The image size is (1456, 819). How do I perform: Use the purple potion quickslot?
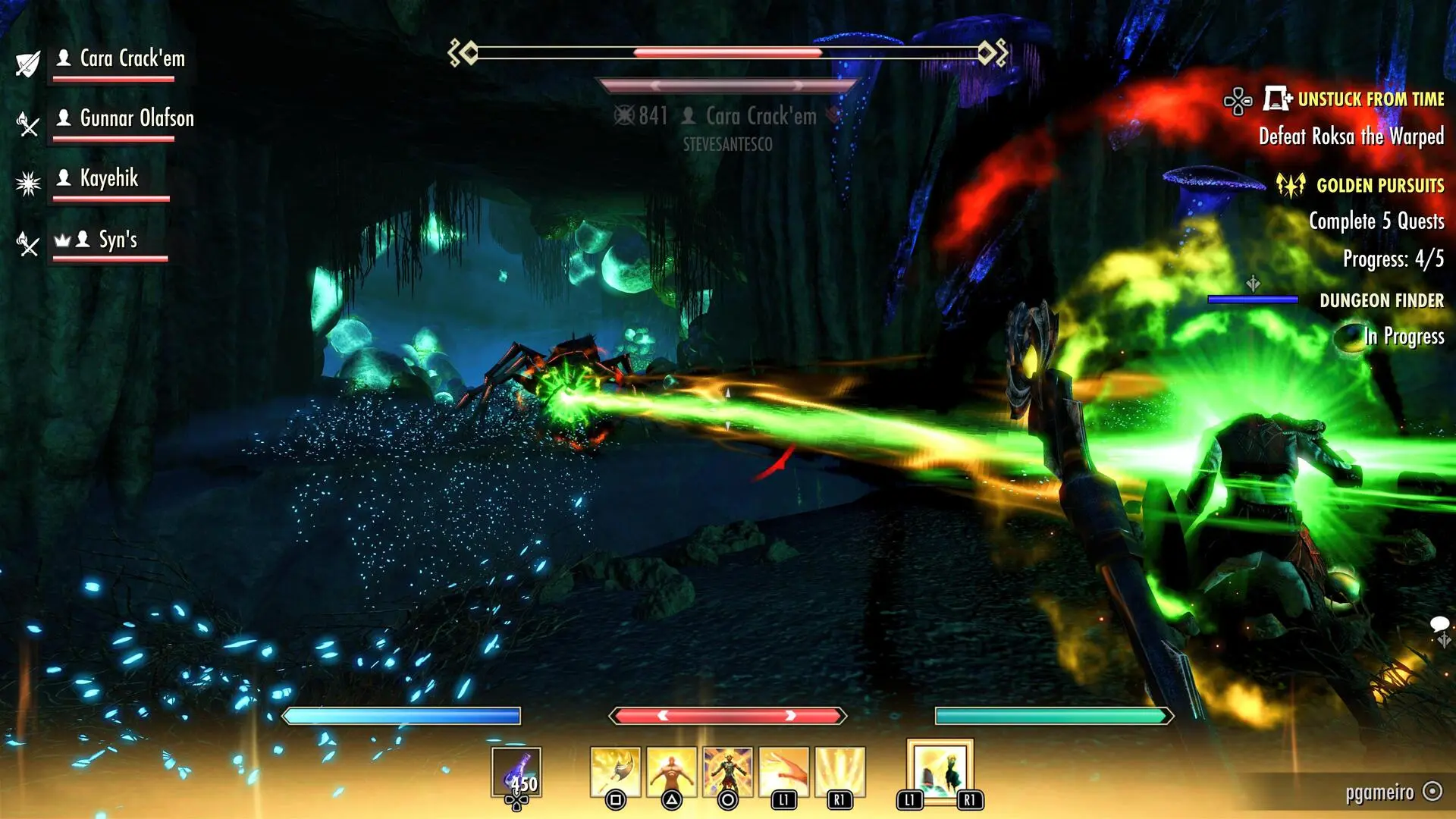(x=516, y=772)
